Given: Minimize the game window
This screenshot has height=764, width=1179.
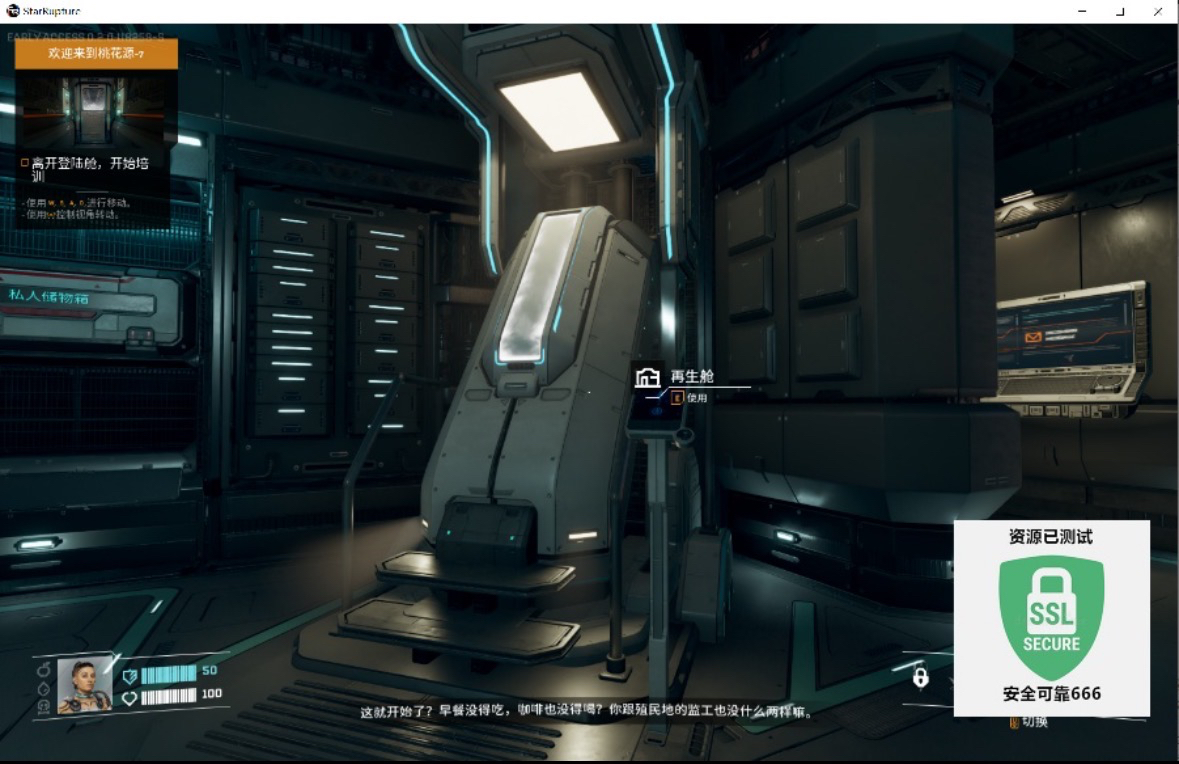Looking at the screenshot, I should coord(1083,11).
